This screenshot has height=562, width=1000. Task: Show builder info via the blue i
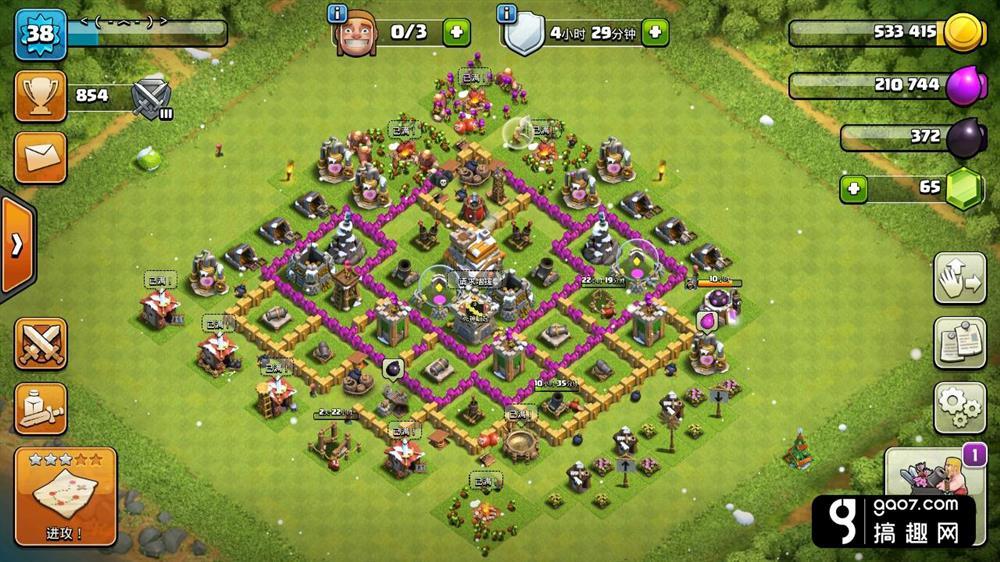[x=339, y=13]
